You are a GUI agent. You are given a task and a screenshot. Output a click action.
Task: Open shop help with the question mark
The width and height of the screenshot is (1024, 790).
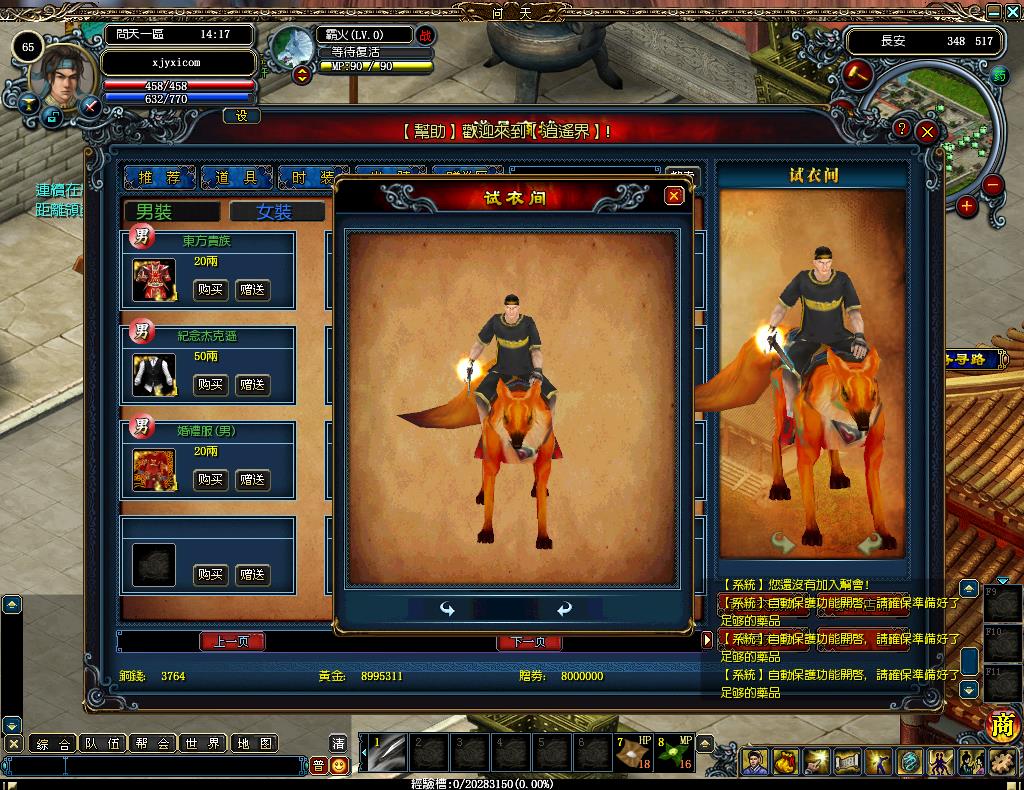902,129
